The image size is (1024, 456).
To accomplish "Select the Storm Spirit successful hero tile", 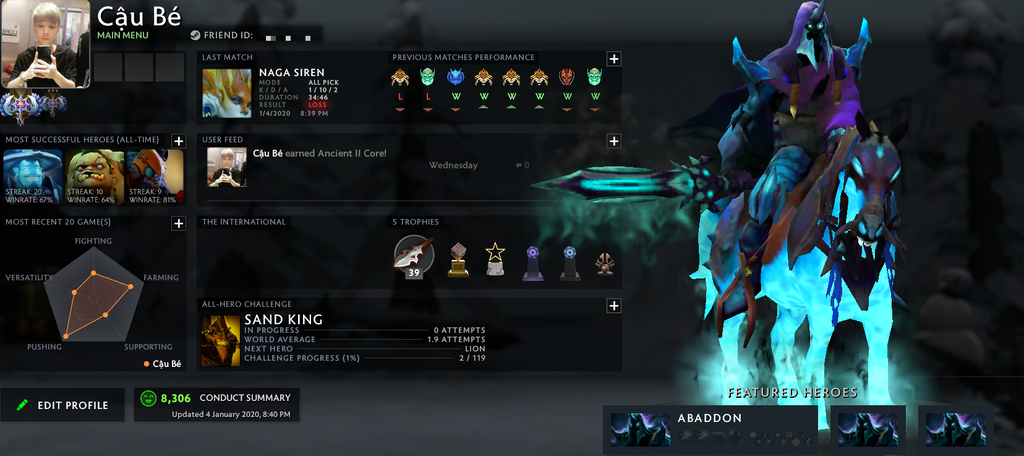I will click(x=33, y=176).
